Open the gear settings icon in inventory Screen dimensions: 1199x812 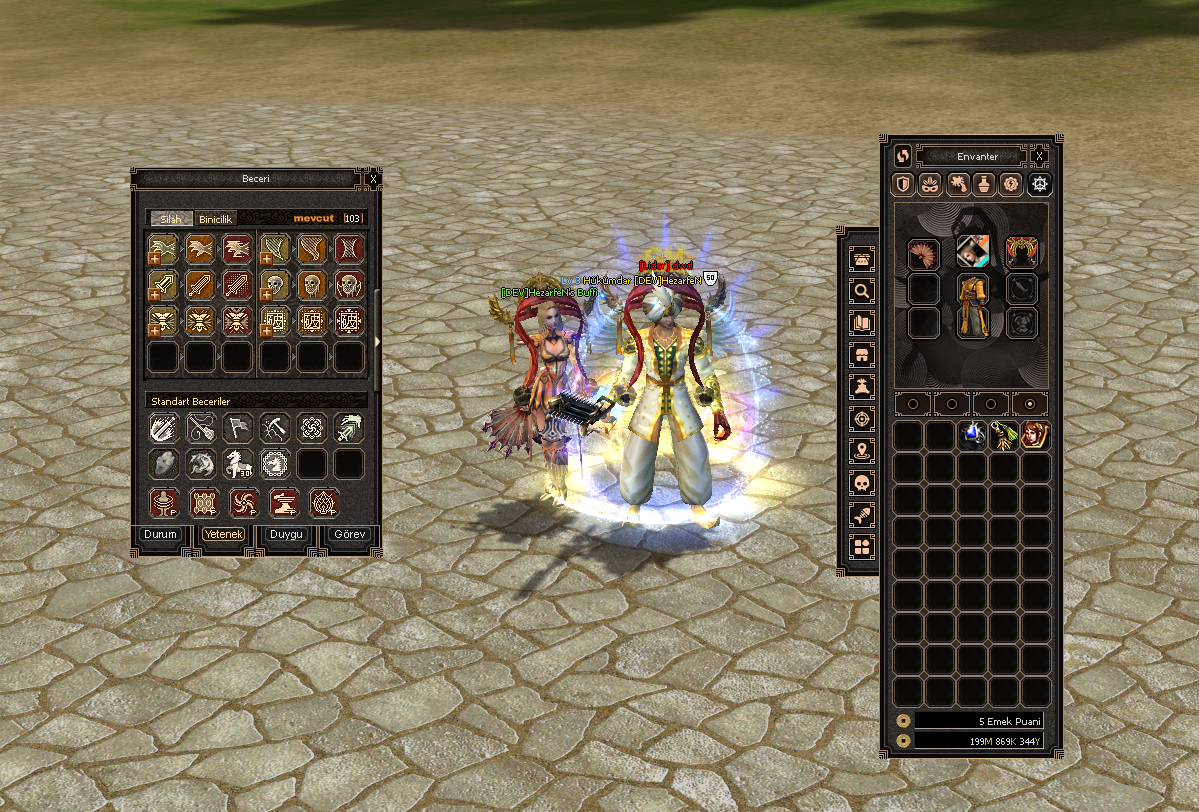pos(1041,184)
